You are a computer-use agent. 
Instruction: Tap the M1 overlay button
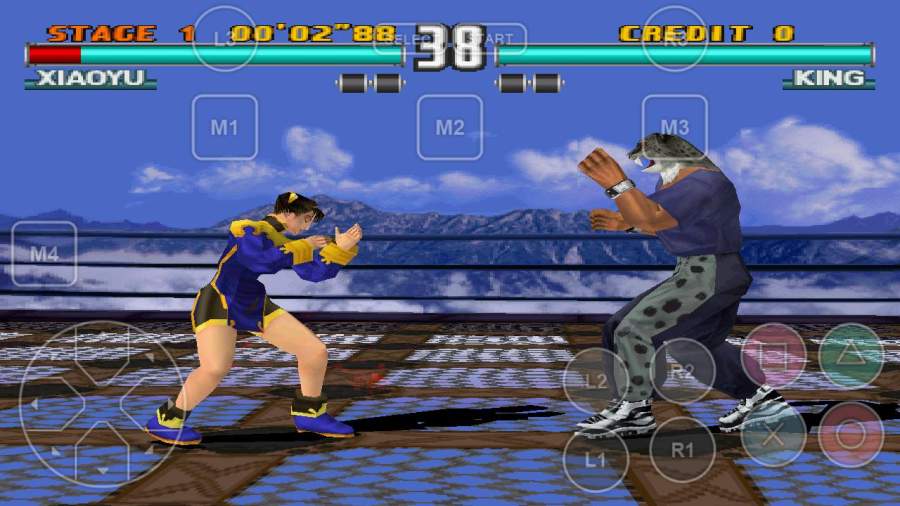[x=225, y=127]
